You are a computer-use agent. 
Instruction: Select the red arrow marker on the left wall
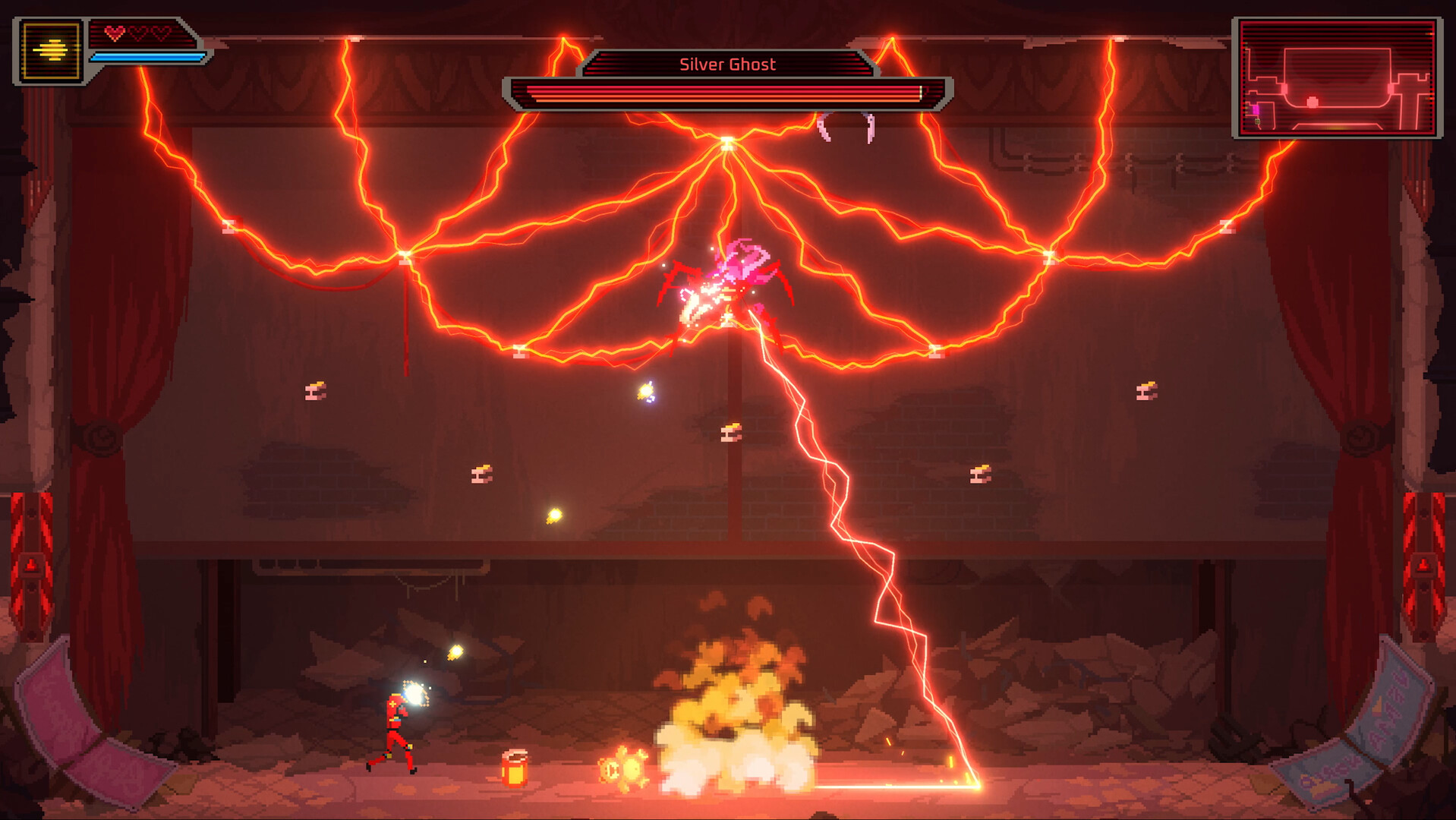point(31,565)
